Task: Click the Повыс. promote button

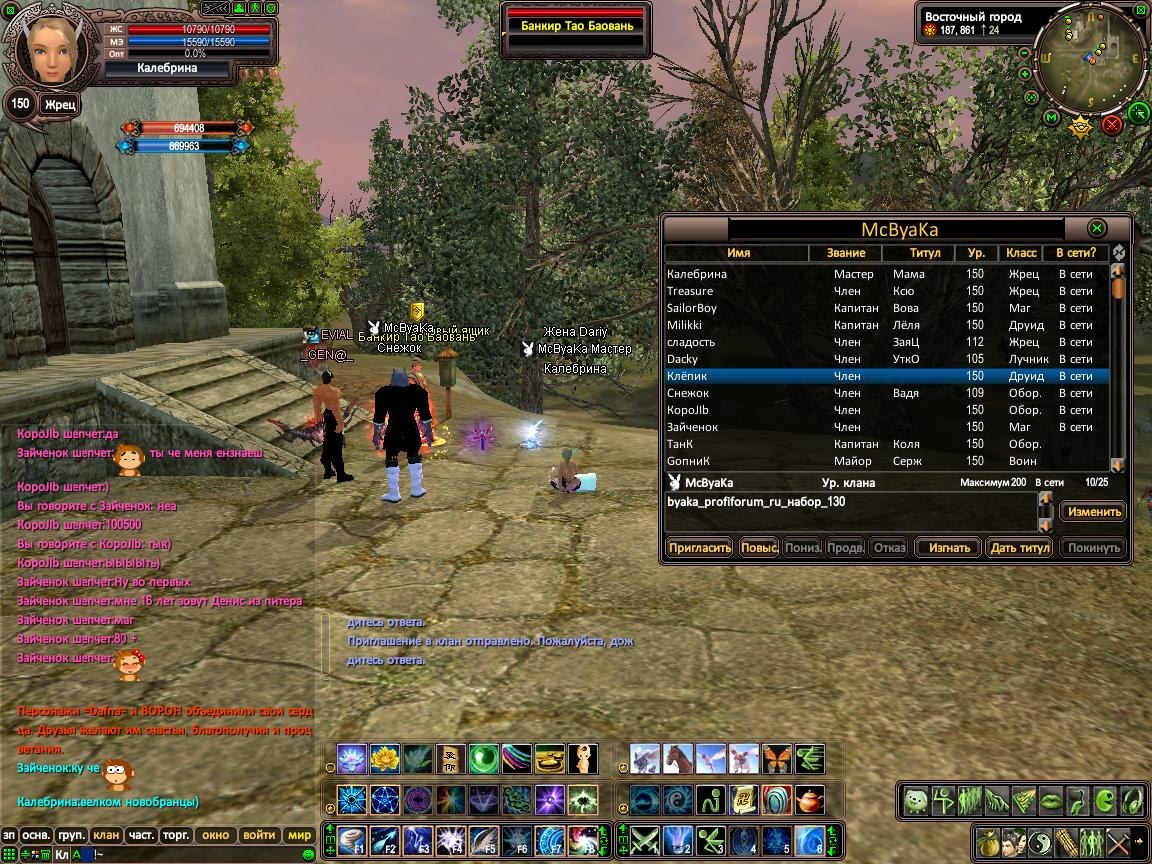Action: pos(759,548)
